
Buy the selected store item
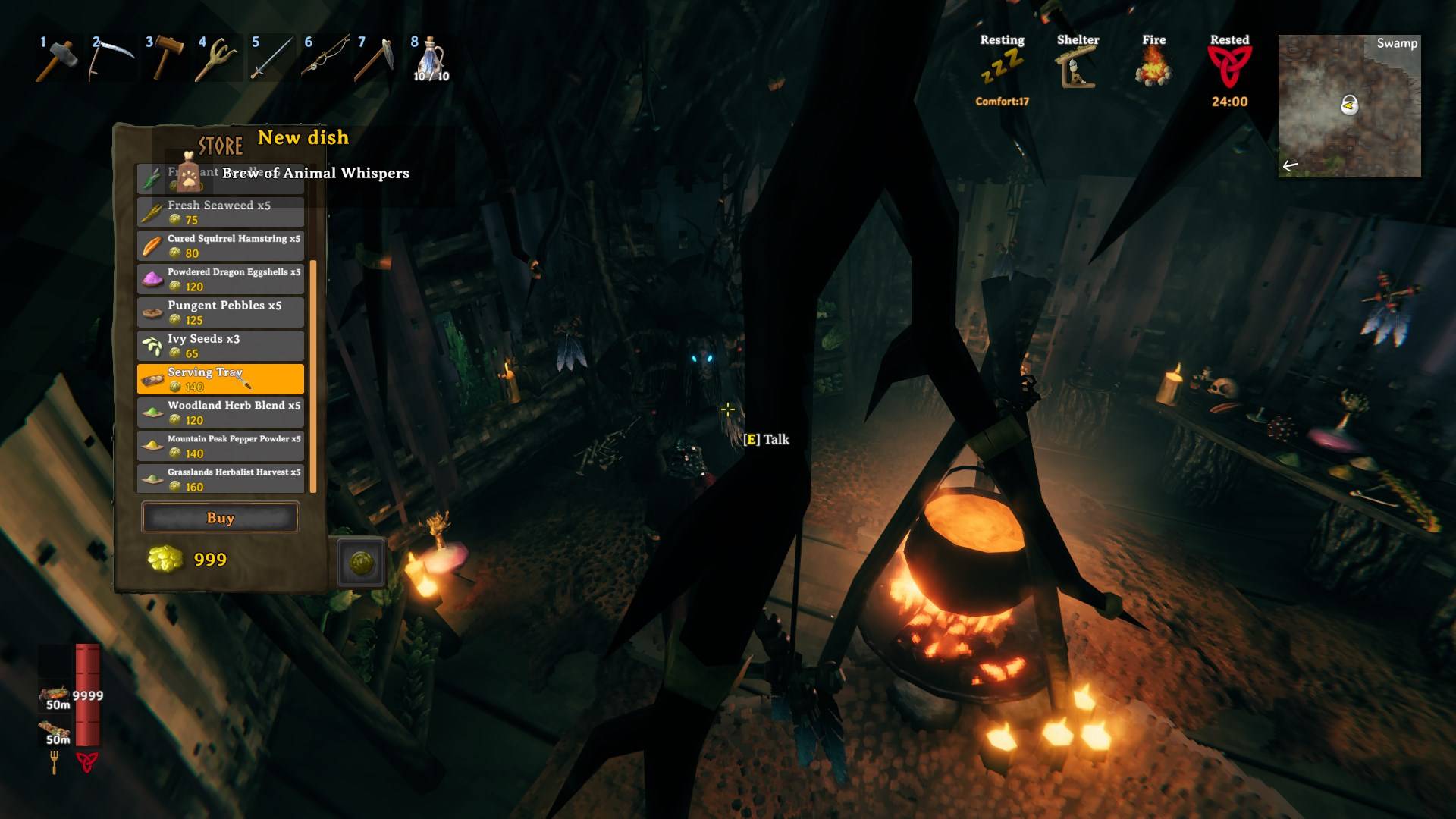pos(220,518)
